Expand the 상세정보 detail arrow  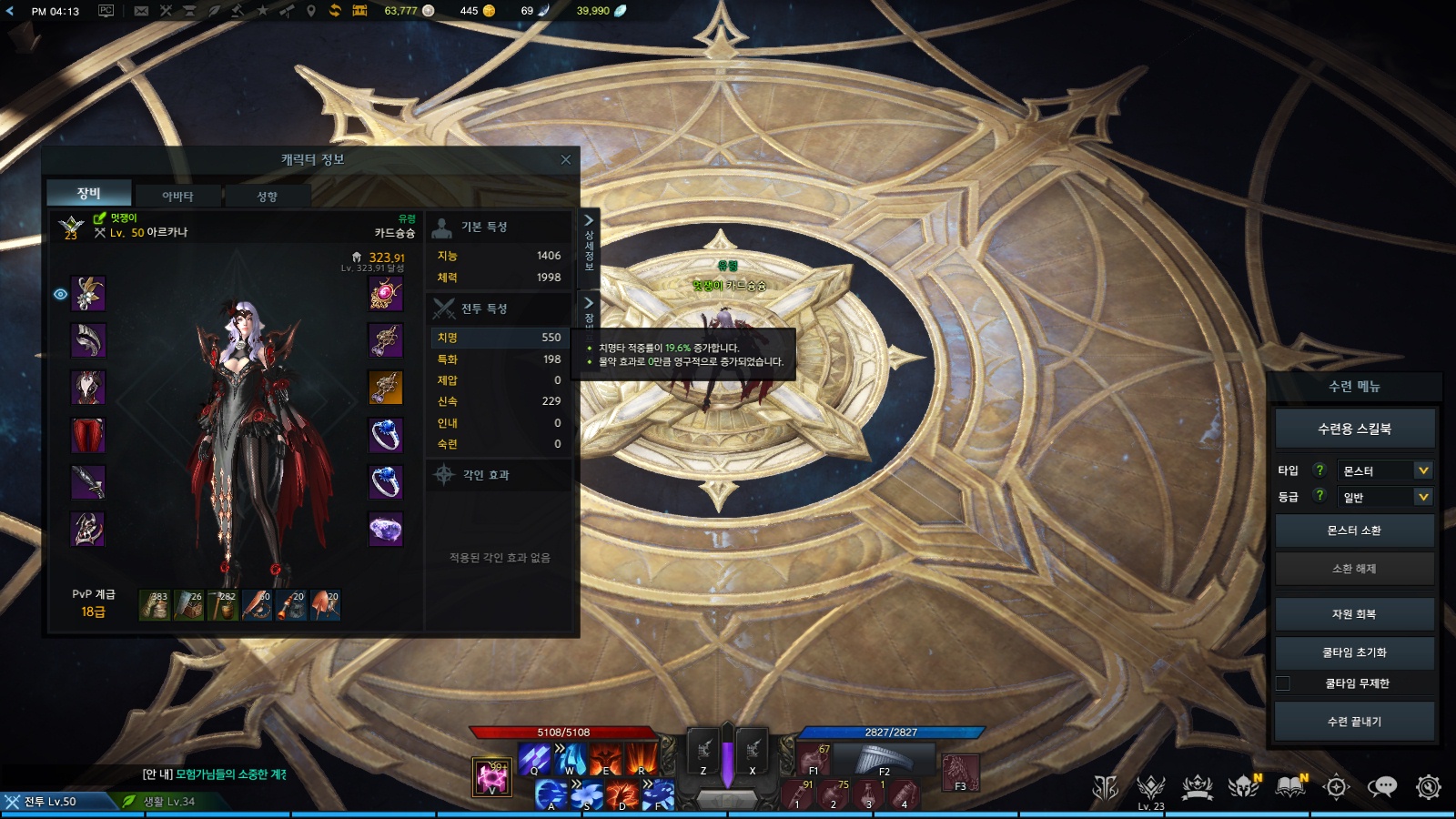589,221
